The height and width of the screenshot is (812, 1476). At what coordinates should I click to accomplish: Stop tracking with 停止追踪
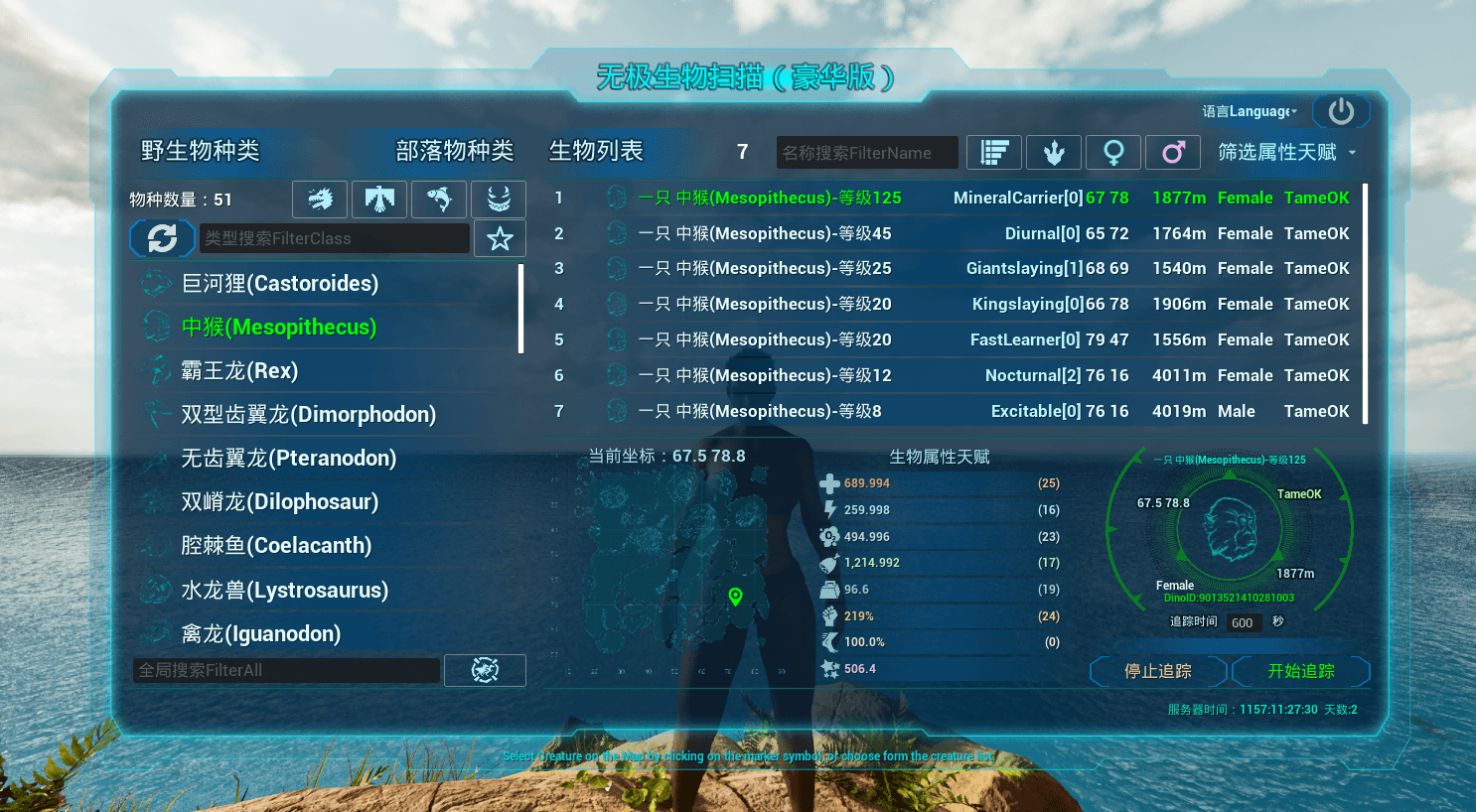click(1158, 672)
